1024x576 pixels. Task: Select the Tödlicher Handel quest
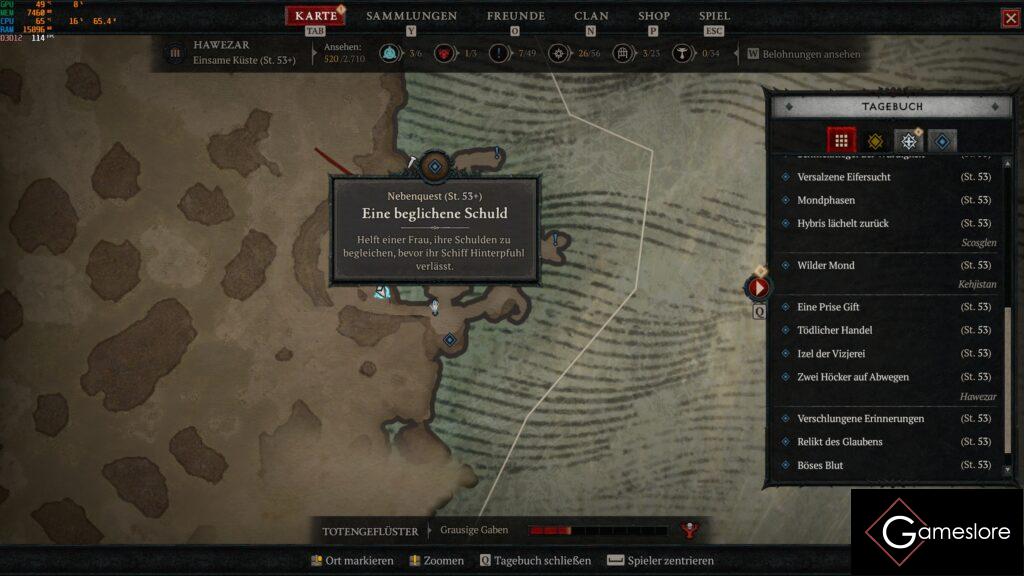pos(834,330)
